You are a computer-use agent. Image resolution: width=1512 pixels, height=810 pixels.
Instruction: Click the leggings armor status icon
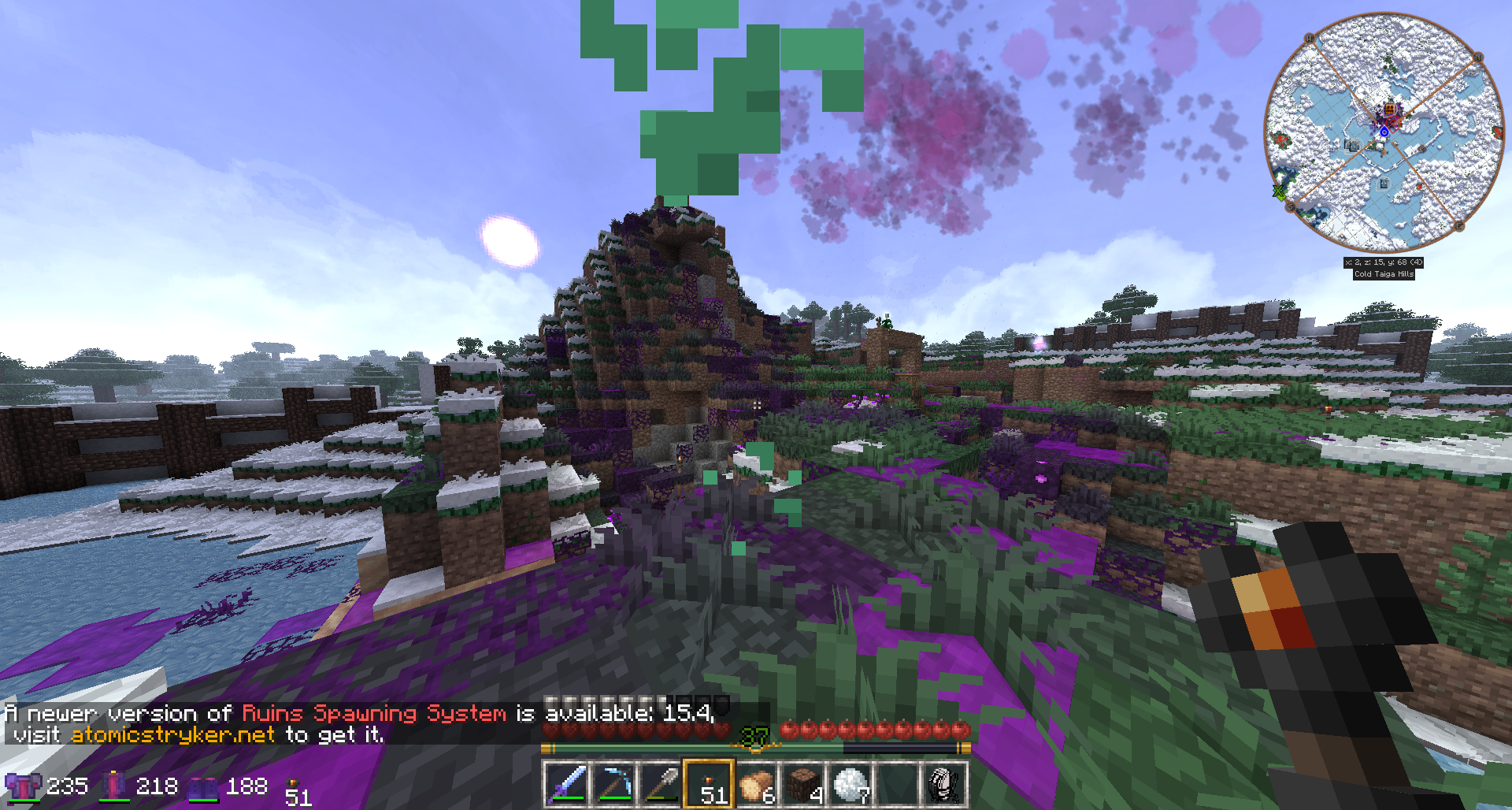(115, 786)
